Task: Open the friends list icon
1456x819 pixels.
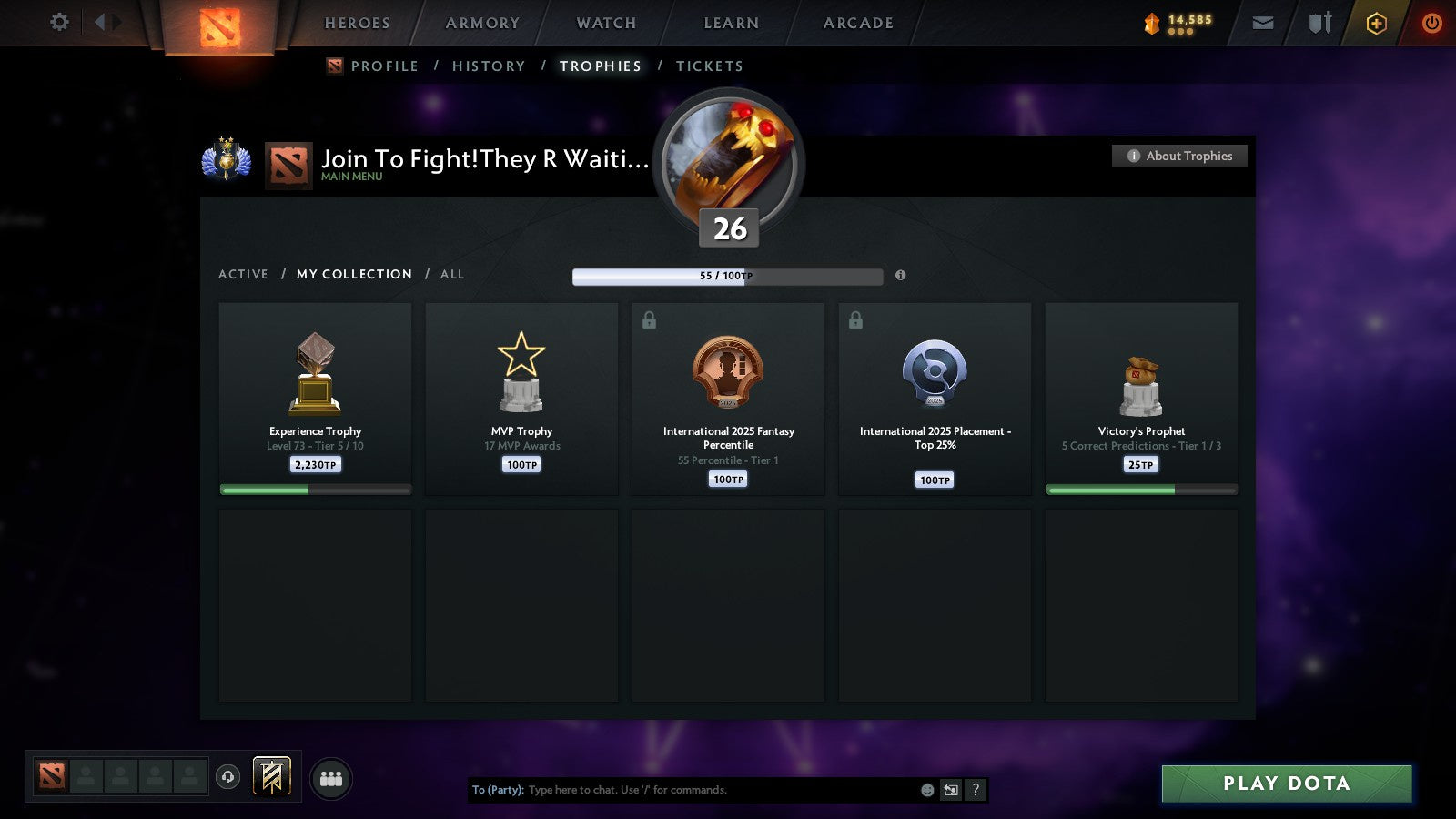Action: coord(331,778)
